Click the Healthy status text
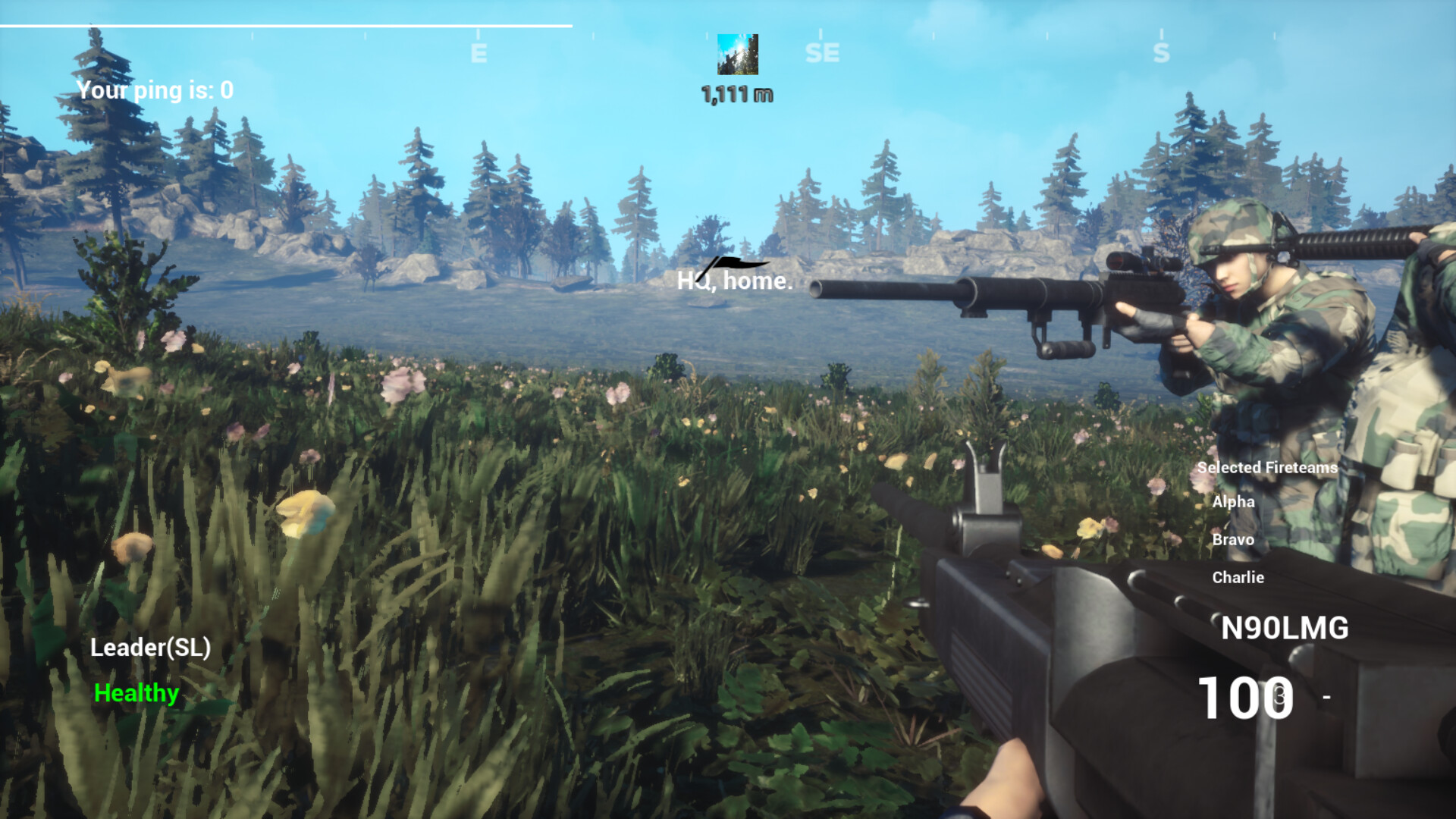Screen dimensions: 1456x819 tap(136, 692)
